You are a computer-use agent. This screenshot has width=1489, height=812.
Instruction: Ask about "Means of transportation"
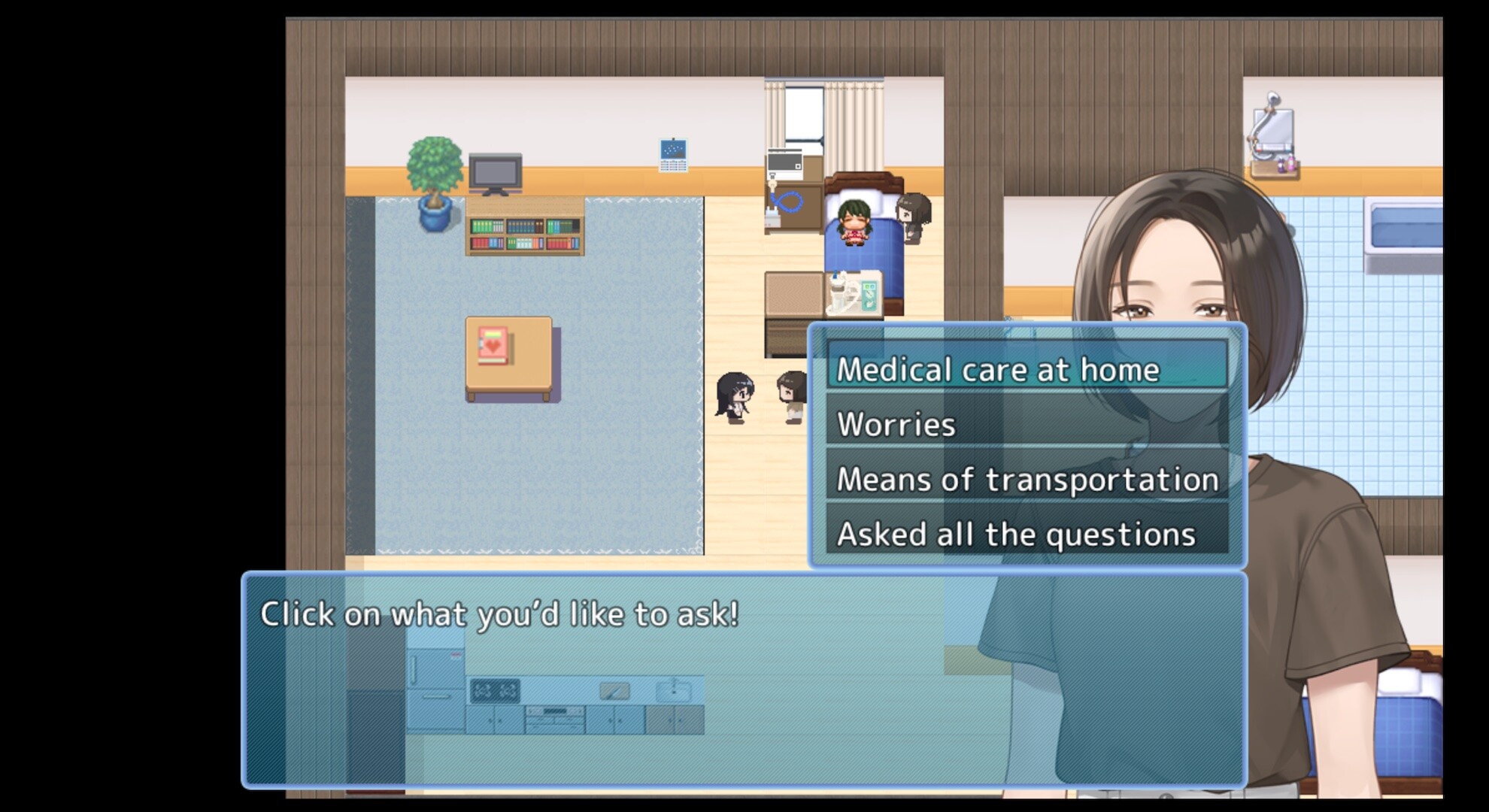[x=1027, y=478]
